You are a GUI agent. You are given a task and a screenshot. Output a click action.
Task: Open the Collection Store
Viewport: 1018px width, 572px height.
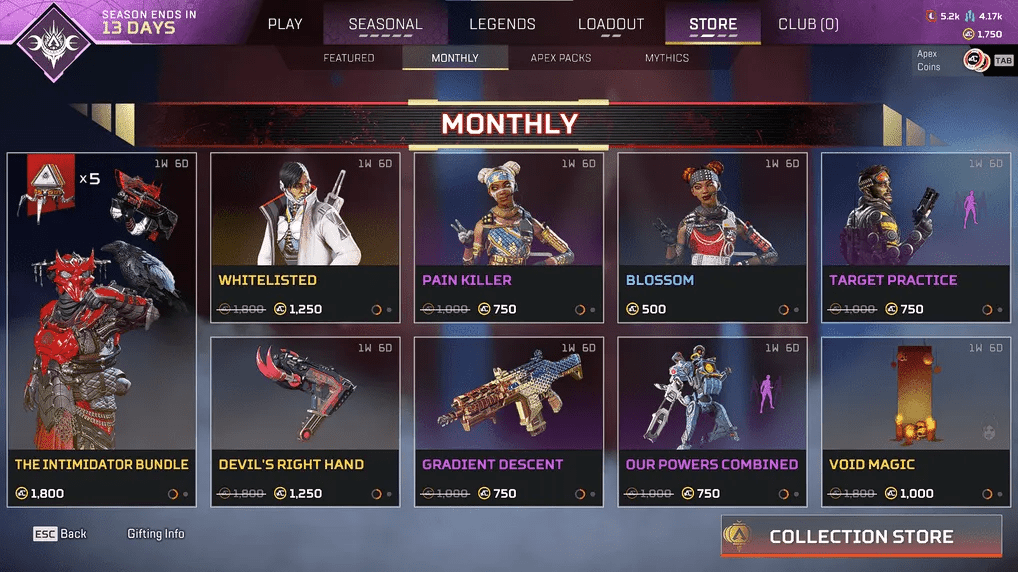[x=861, y=537]
